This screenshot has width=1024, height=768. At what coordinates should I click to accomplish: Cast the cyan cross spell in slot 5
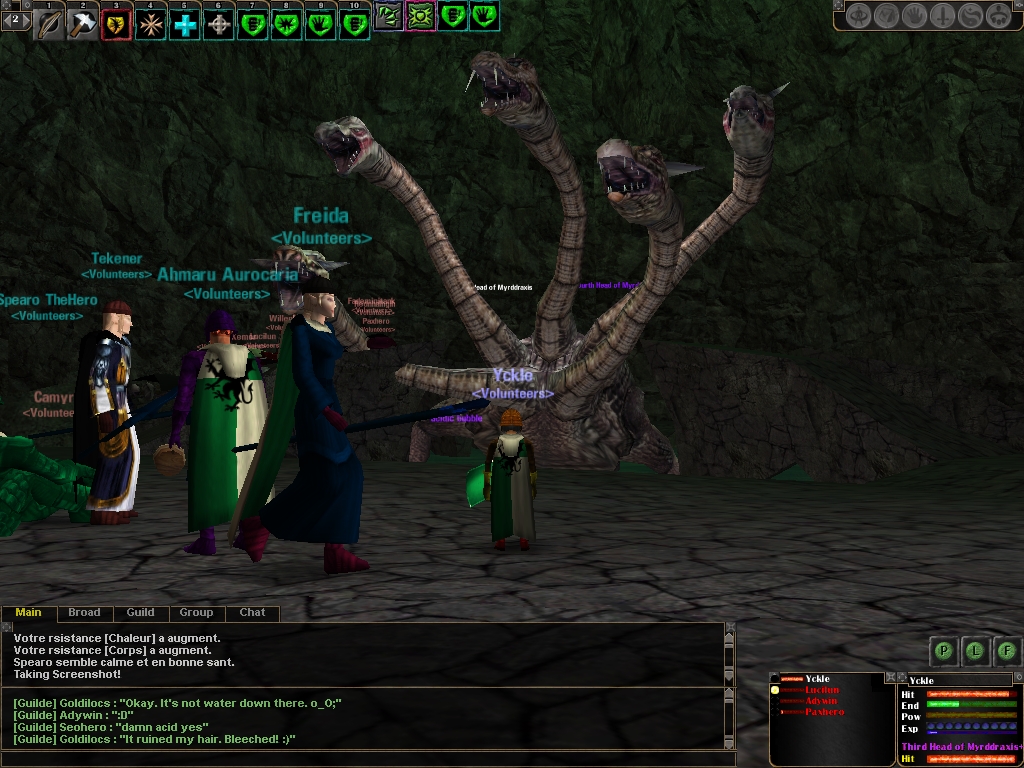(x=185, y=24)
